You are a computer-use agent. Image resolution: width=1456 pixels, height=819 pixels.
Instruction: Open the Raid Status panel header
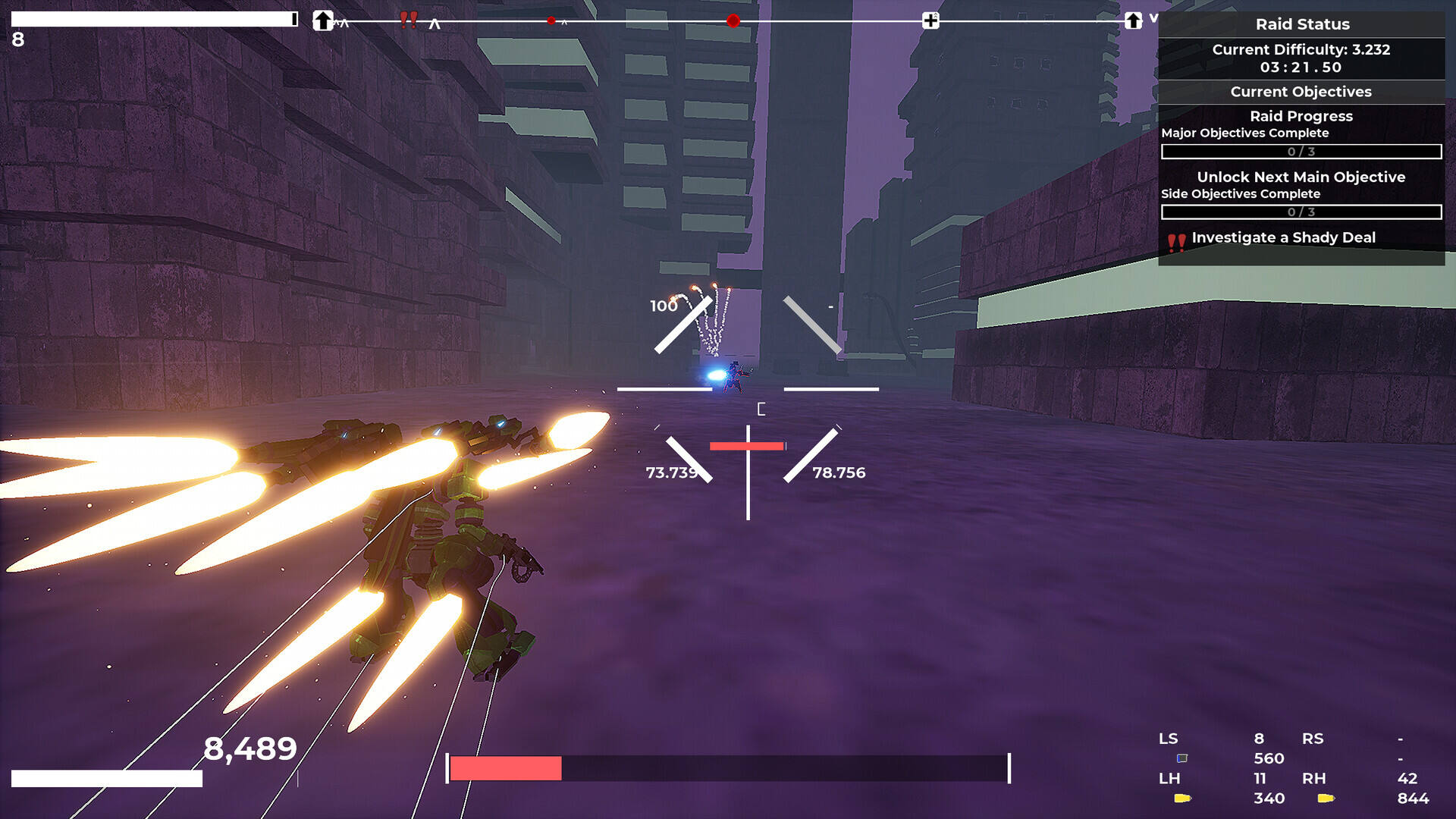click(x=1301, y=24)
